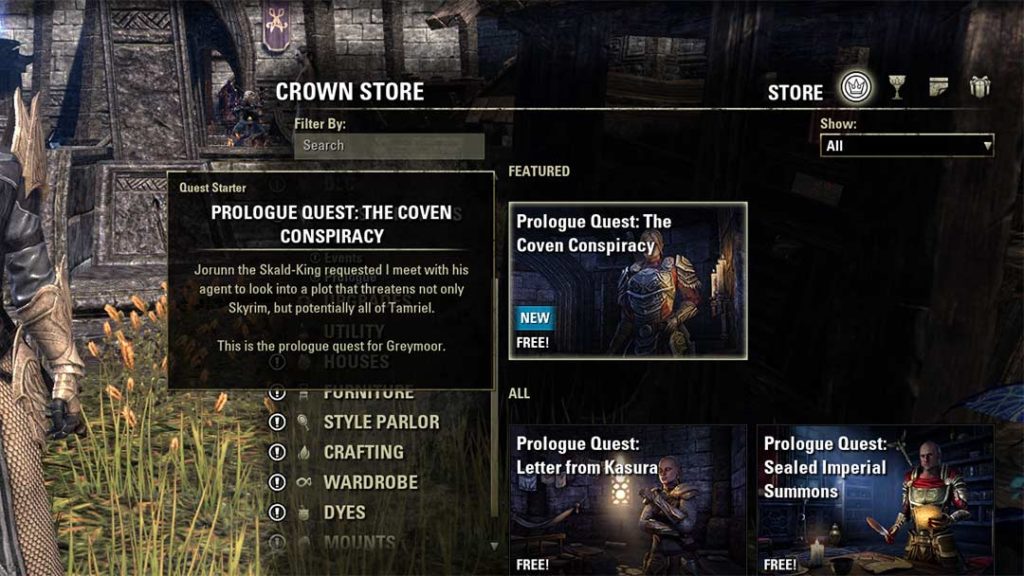Open the Mounts category

click(x=359, y=542)
